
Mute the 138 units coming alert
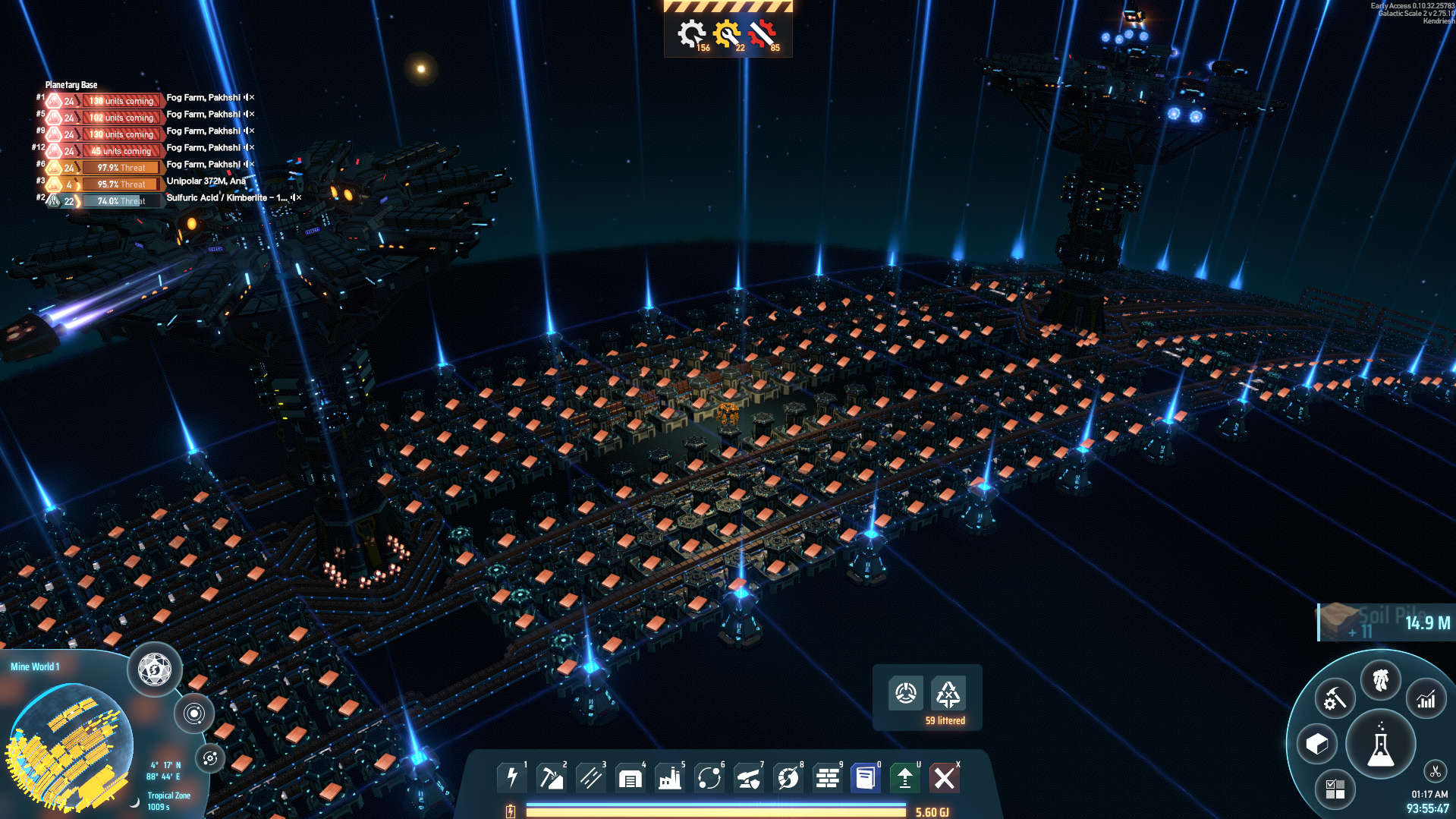tap(246, 98)
